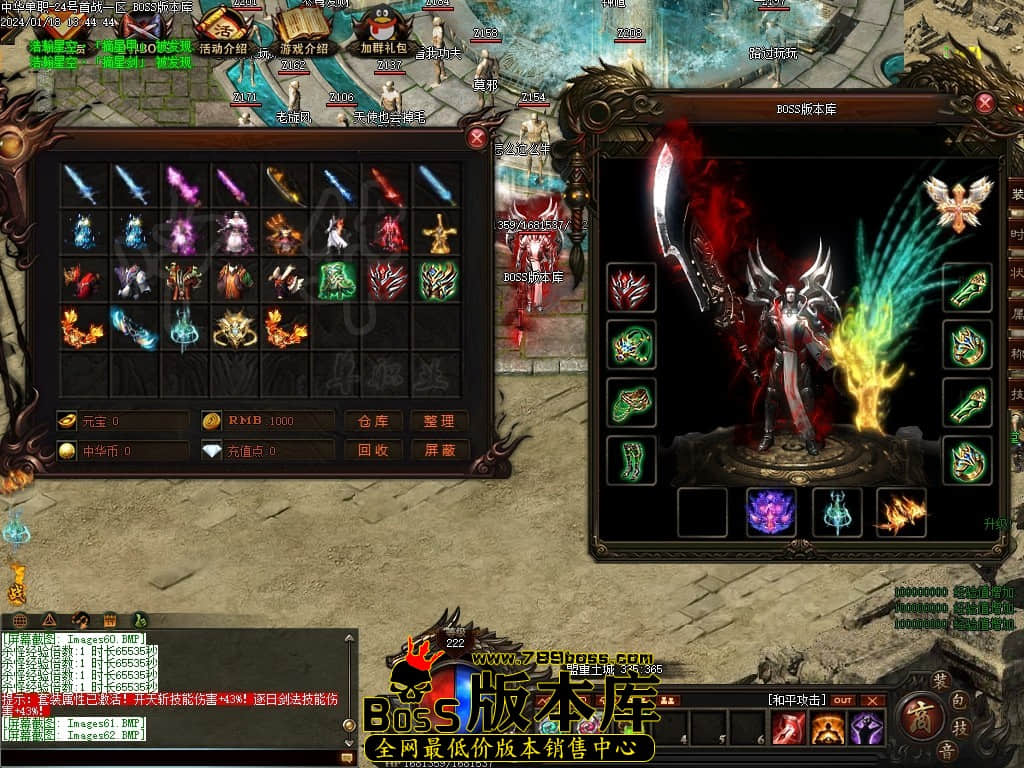Click the 回收 recycle button
Viewport: 1024px width, 768px height.
(x=373, y=451)
